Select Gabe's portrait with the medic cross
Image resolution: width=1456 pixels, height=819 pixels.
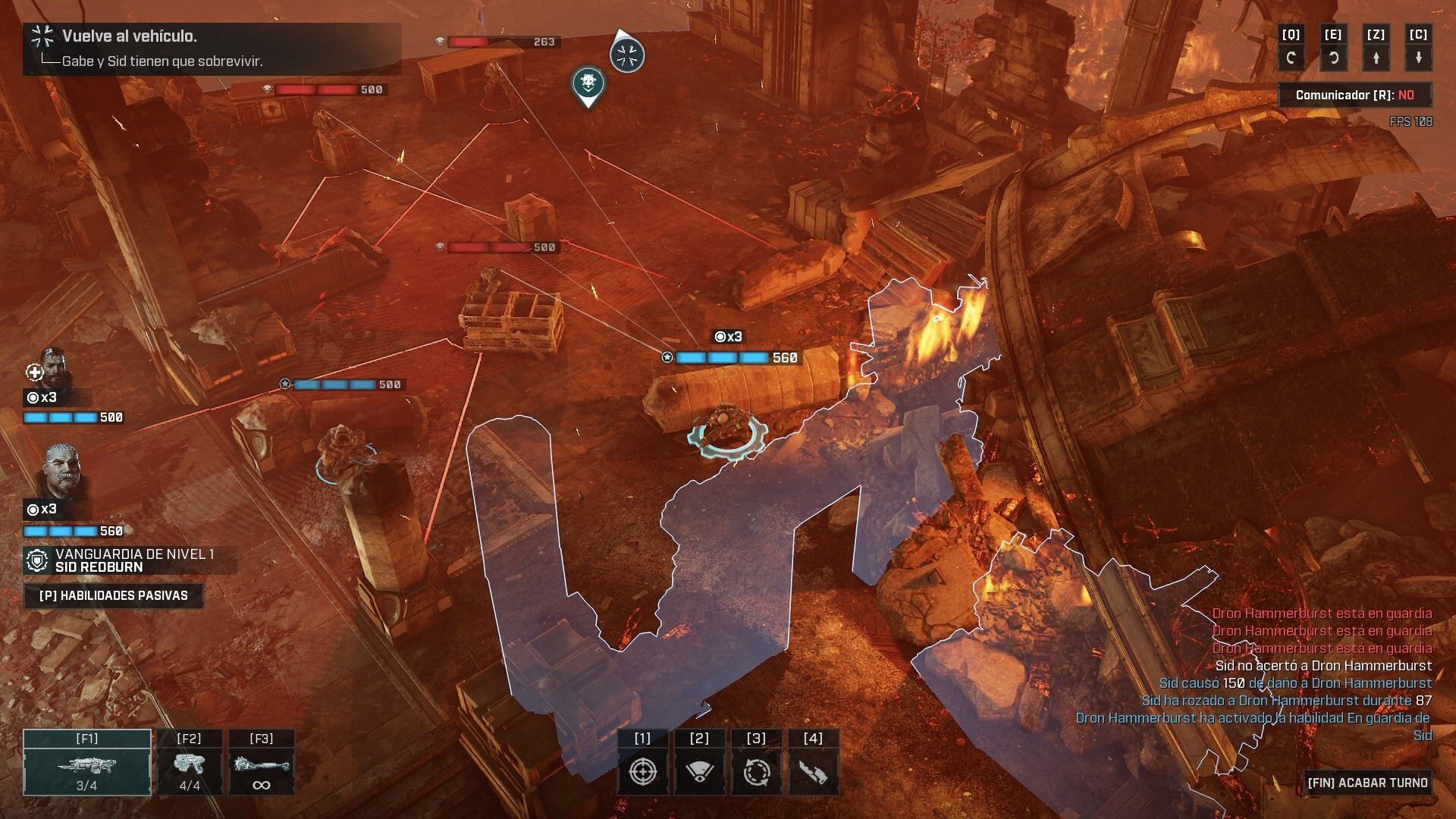52,369
